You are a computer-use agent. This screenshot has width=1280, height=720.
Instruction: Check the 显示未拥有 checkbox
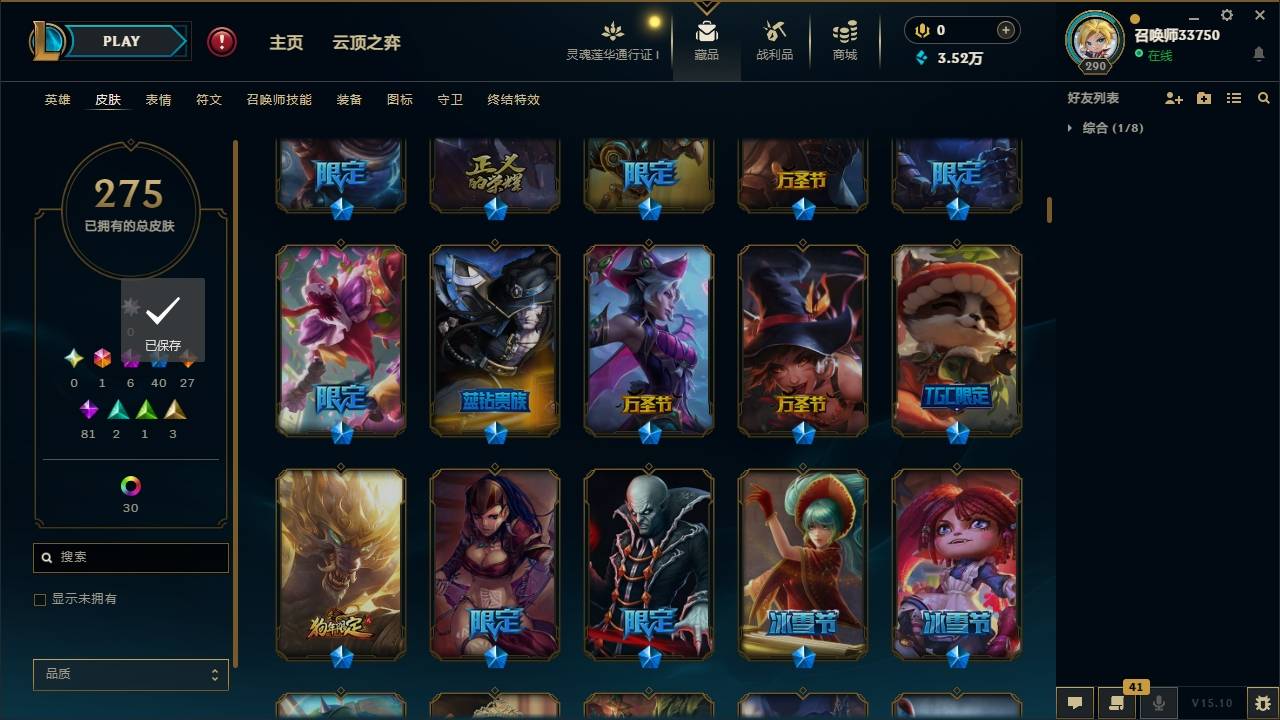pyautogui.click(x=40, y=599)
